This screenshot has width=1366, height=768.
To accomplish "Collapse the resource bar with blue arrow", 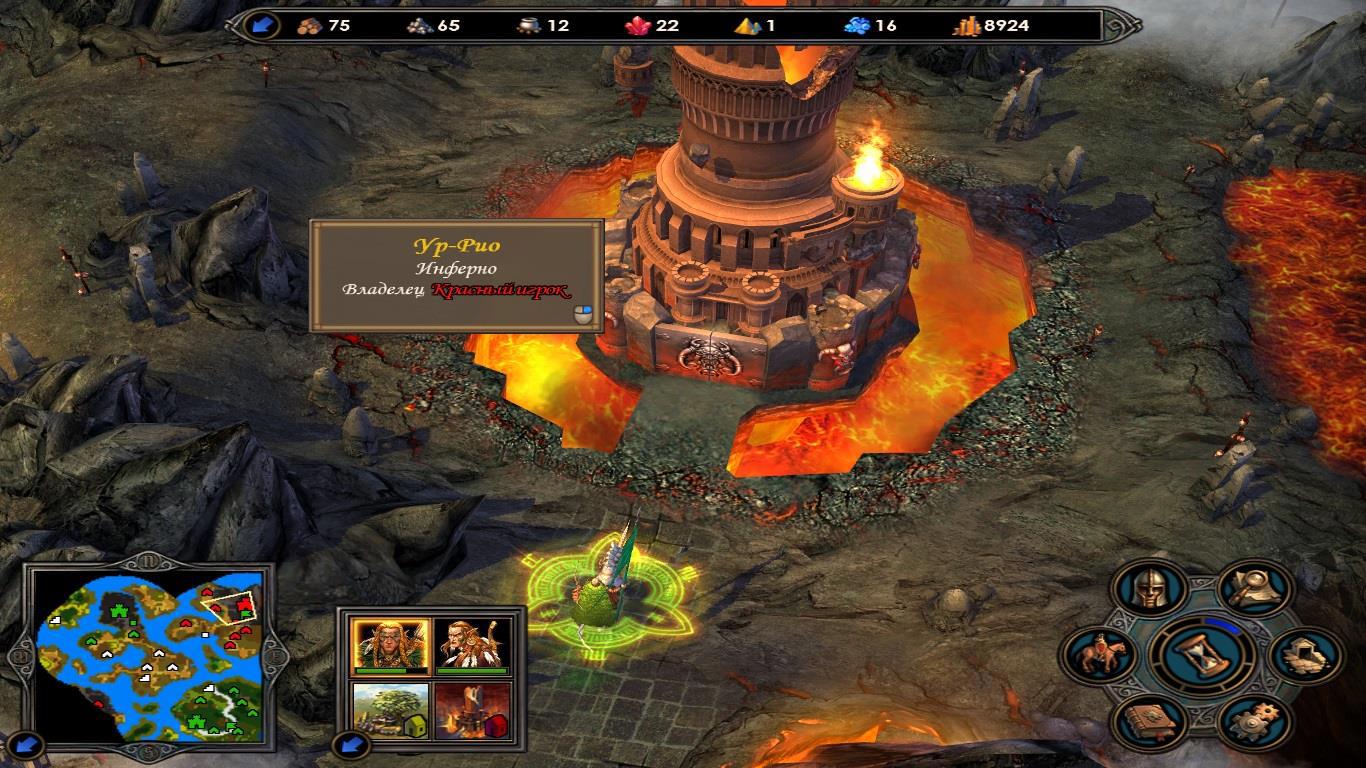I will (264, 25).
